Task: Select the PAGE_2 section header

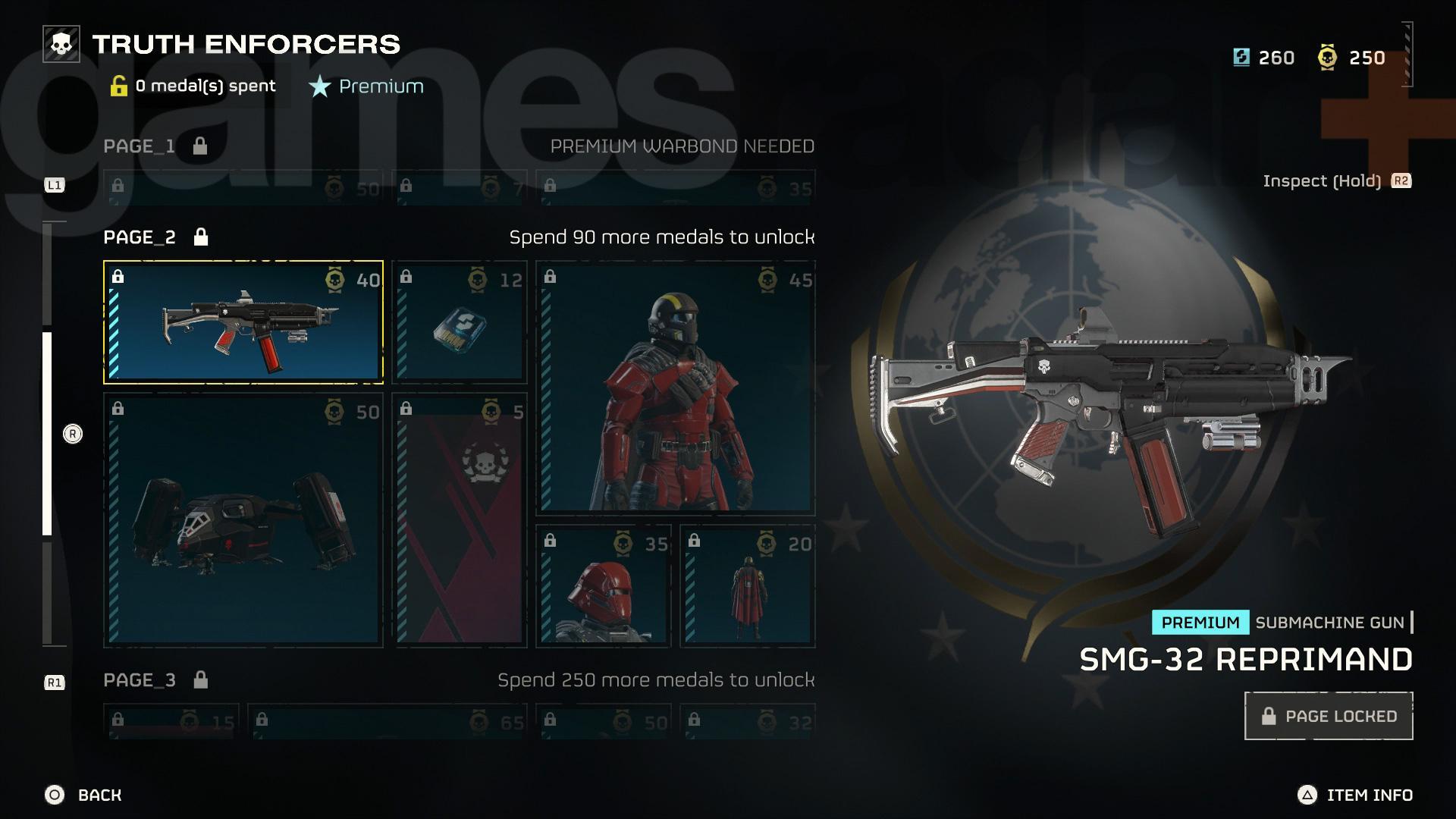Action: tap(138, 237)
